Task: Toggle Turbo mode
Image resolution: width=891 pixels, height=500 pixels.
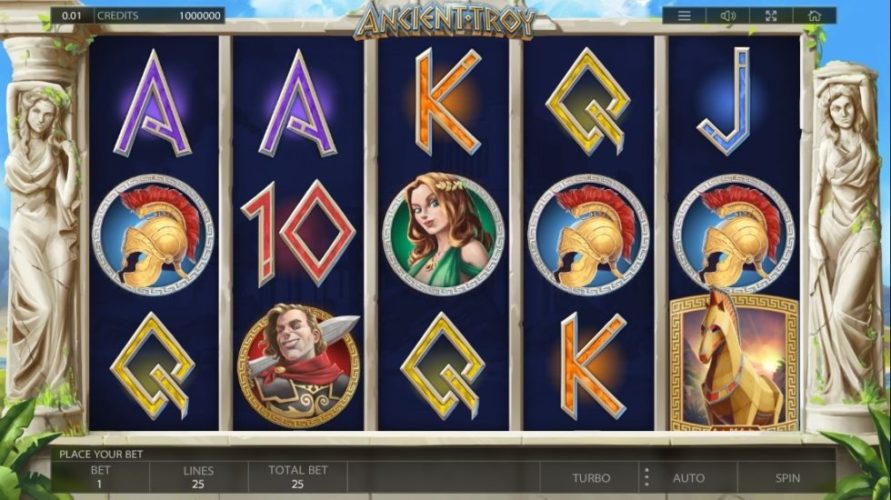Action: tap(592, 478)
